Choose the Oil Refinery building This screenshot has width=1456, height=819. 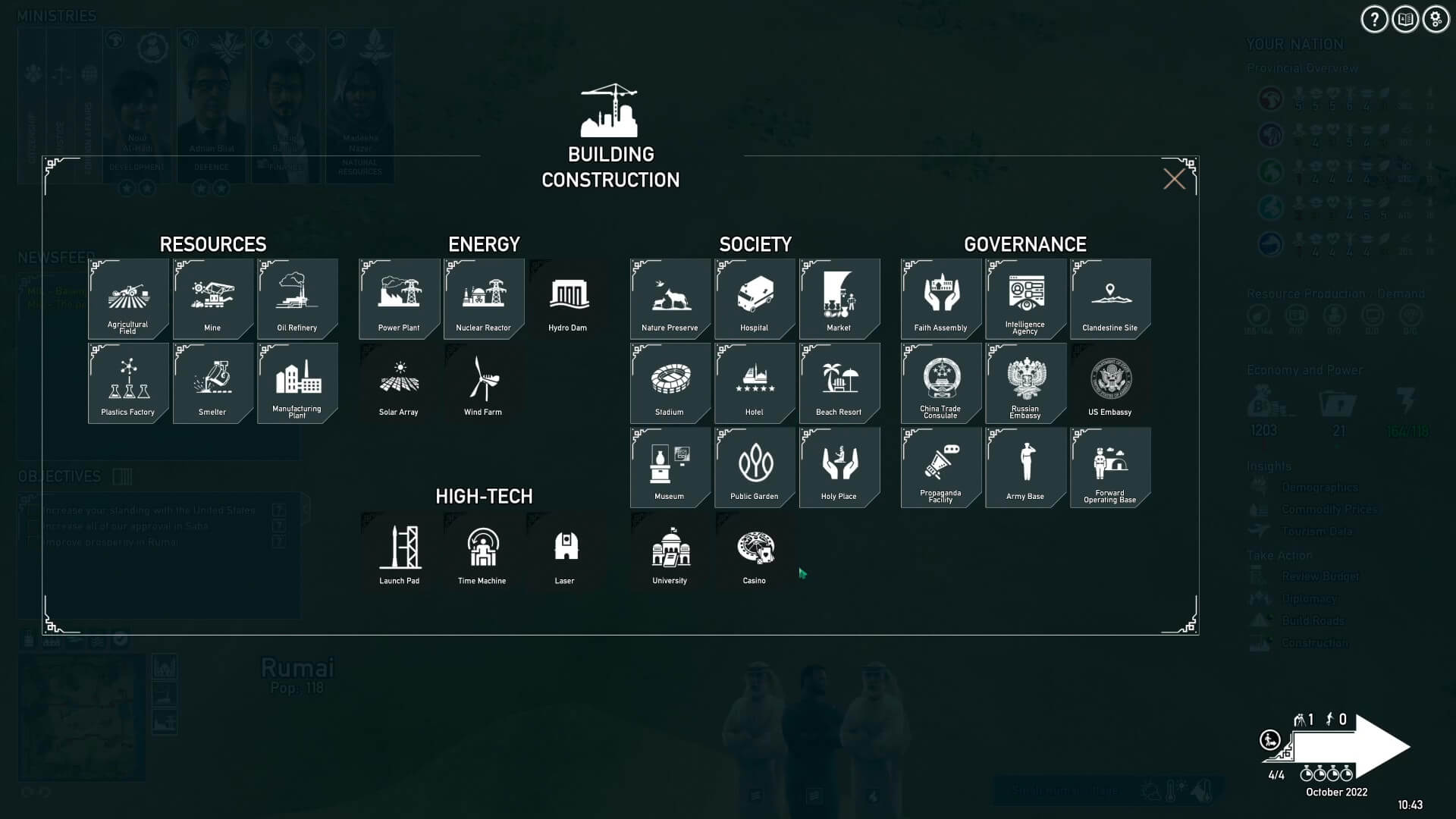(297, 298)
